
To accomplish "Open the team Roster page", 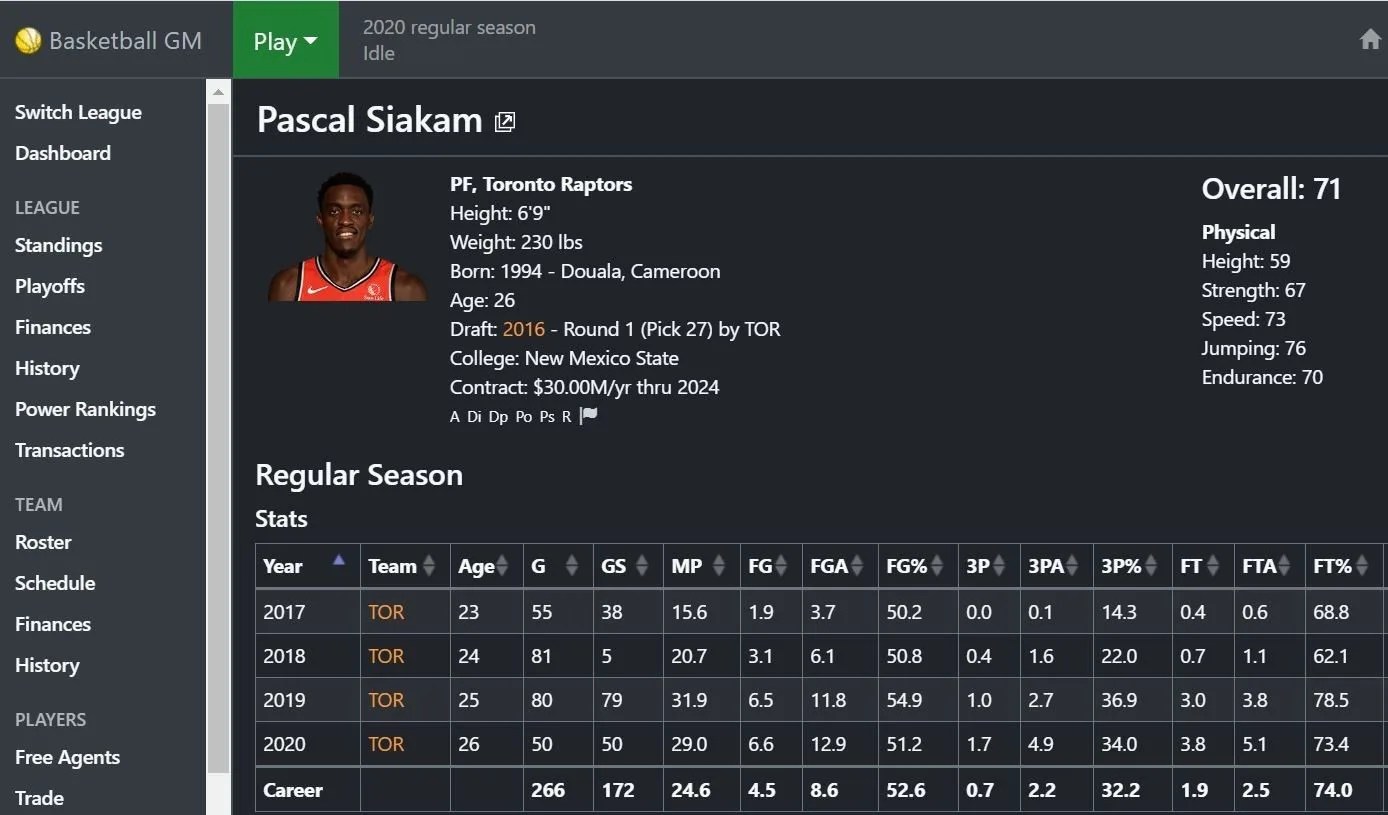I will click(x=43, y=542).
